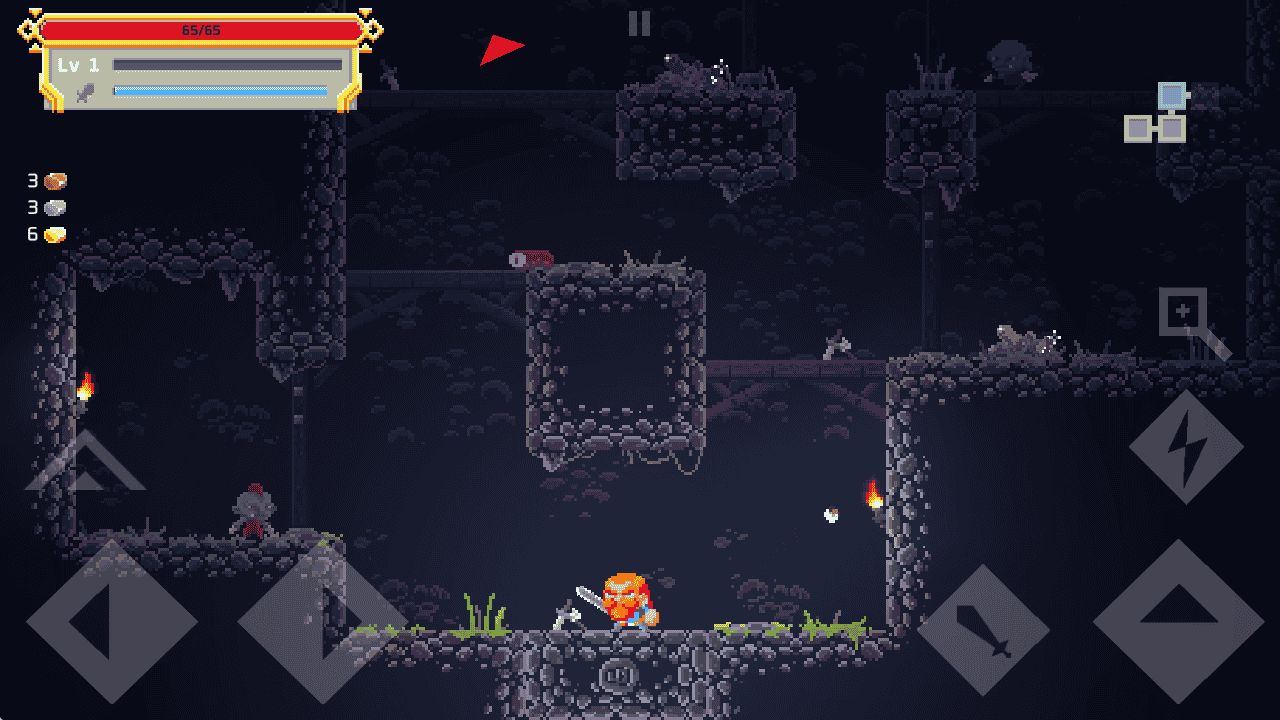Open the dungeon room minimap
Image resolution: width=1280 pixels, height=720 pixels.
[x=1158, y=113]
